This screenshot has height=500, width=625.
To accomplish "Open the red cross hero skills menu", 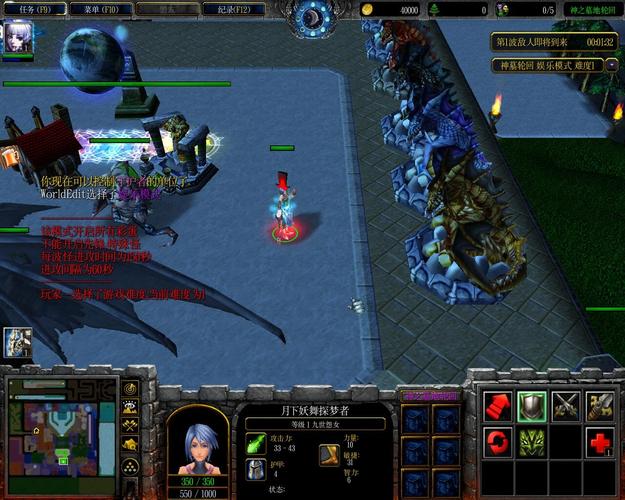I will pos(600,440).
